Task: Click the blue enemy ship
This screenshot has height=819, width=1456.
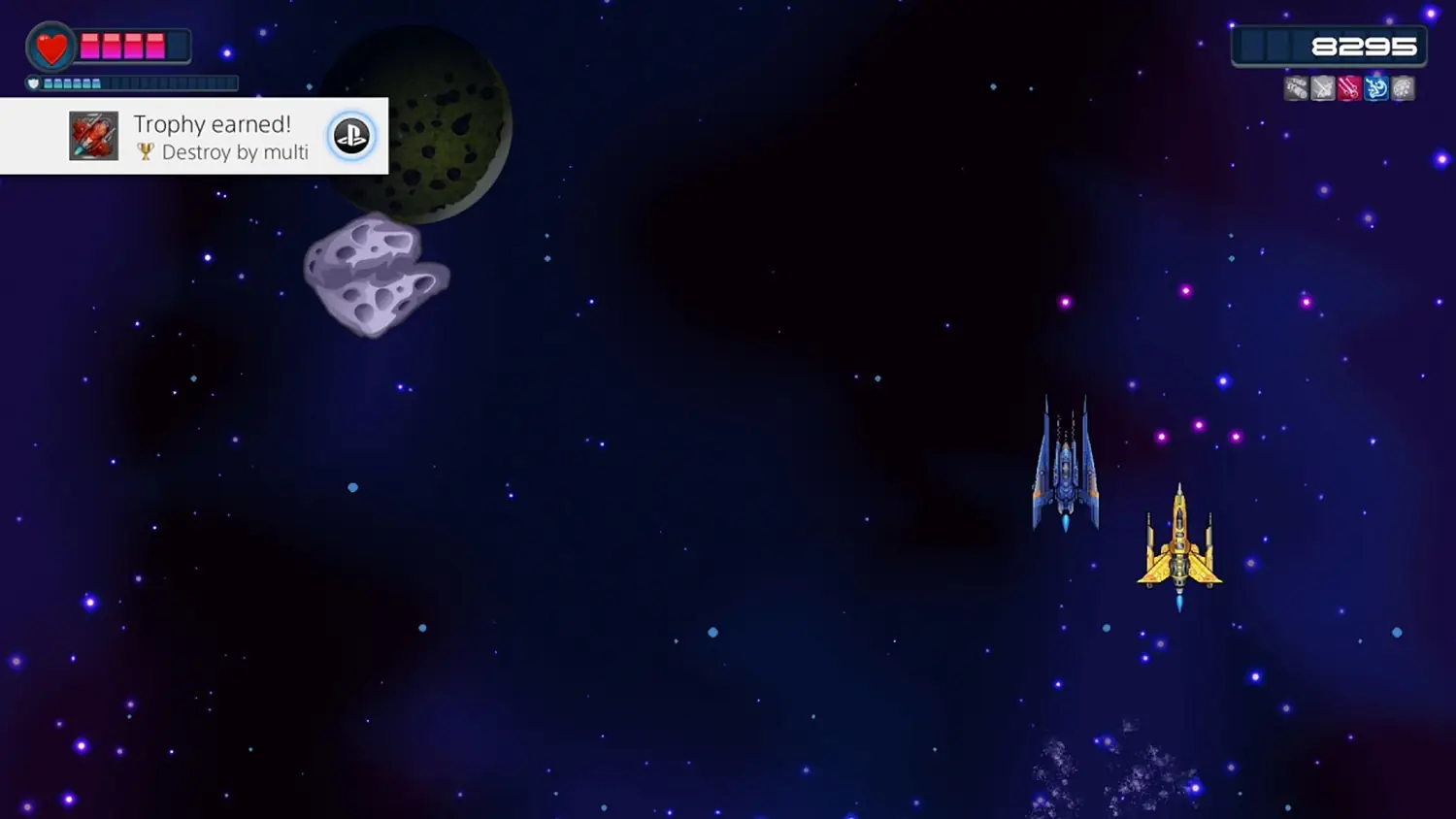Action: [1065, 466]
